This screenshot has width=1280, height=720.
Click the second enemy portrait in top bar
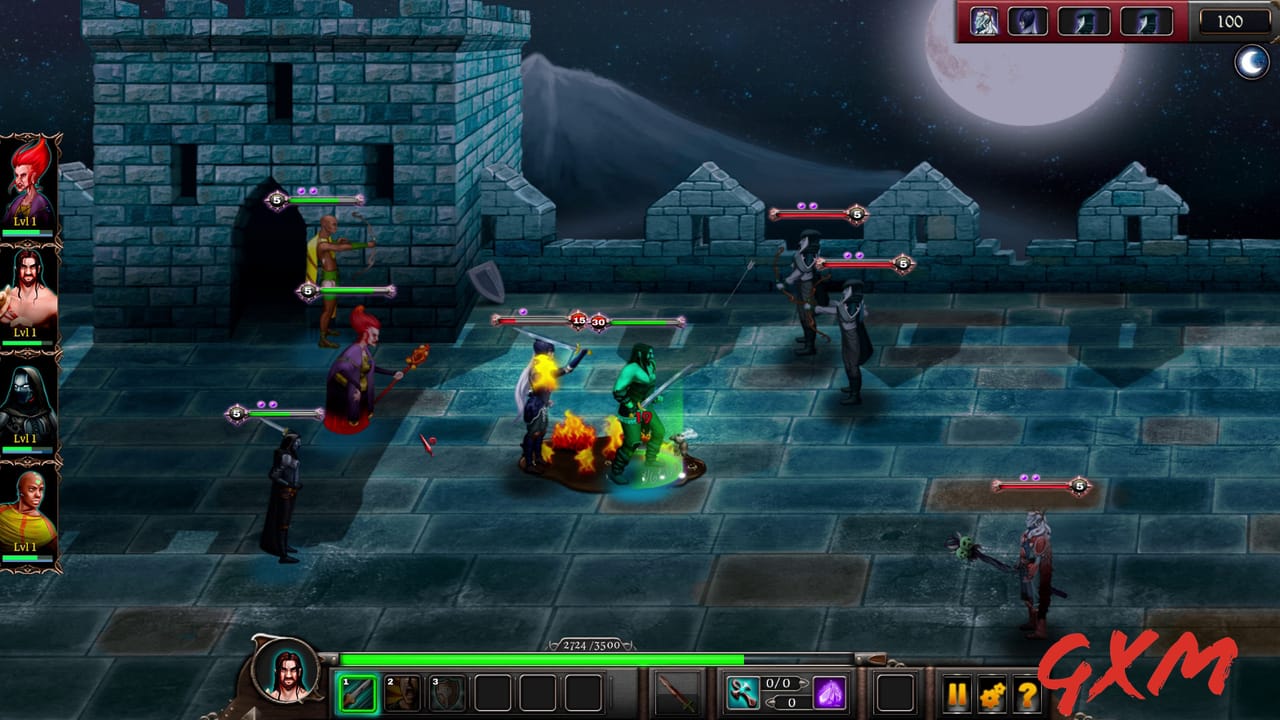[x=1028, y=22]
